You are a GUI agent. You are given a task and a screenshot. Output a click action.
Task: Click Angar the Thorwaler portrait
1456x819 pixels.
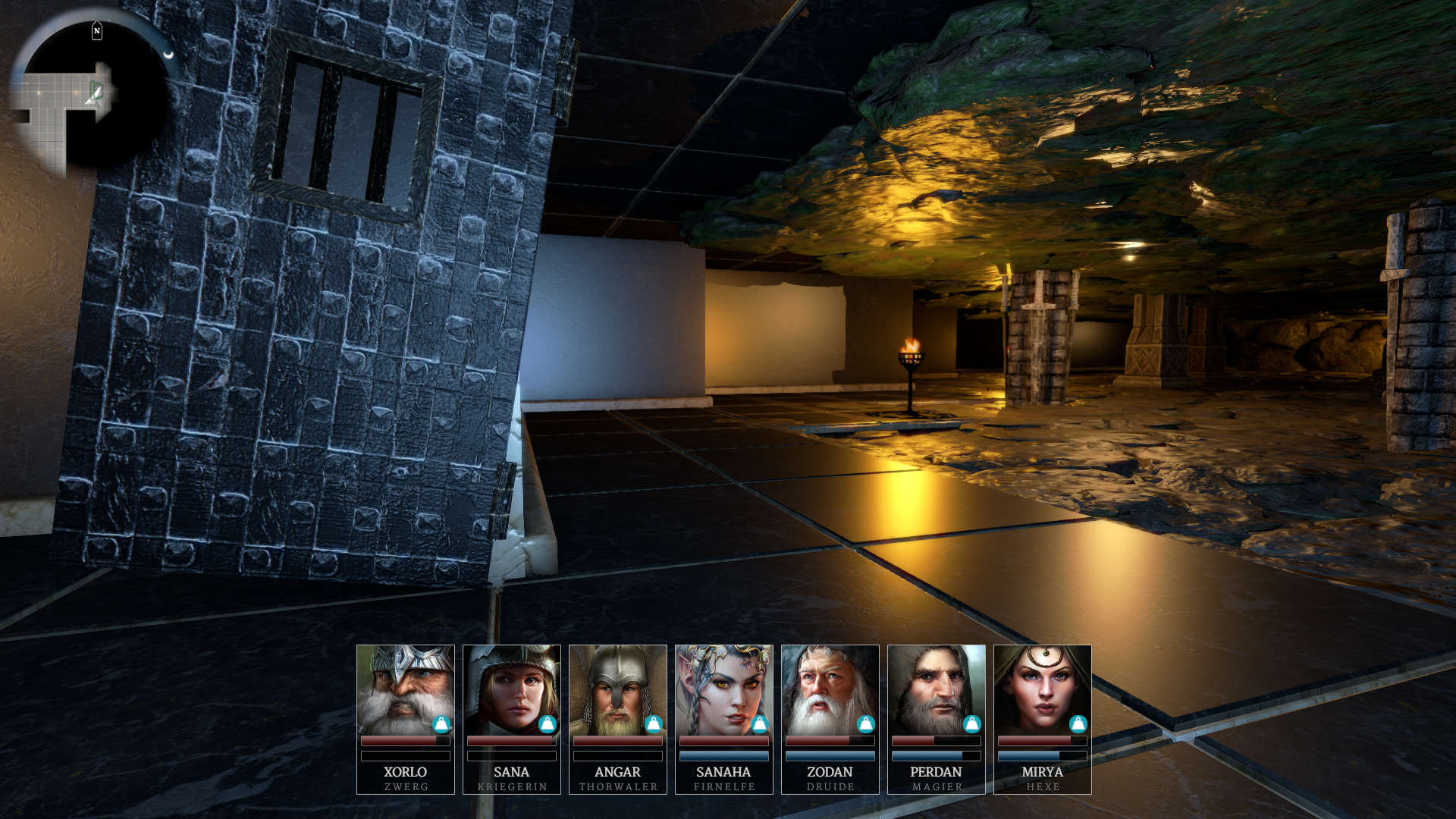[617, 689]
